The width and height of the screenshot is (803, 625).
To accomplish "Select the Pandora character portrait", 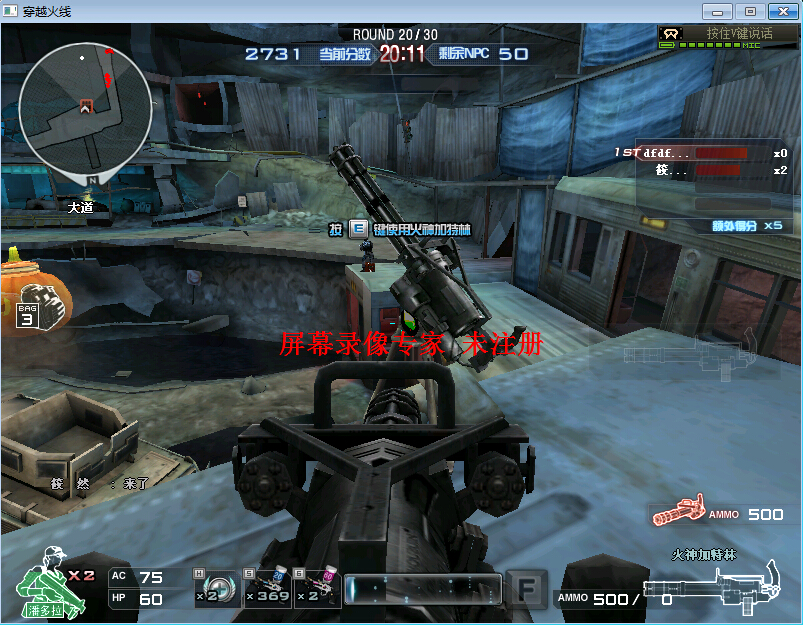I will click(45, 585).
